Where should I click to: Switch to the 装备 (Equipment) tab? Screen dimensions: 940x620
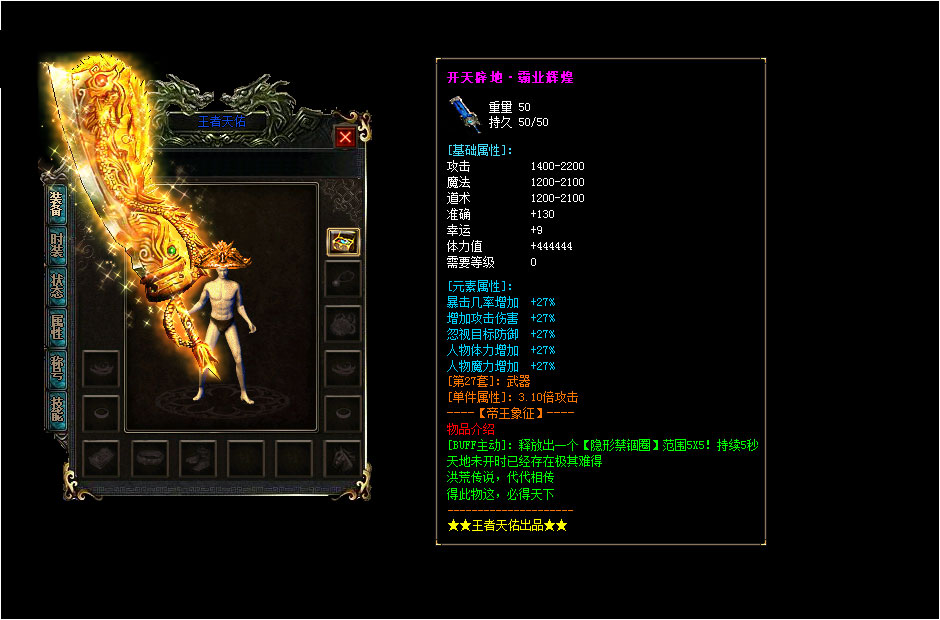pos(57,204)
